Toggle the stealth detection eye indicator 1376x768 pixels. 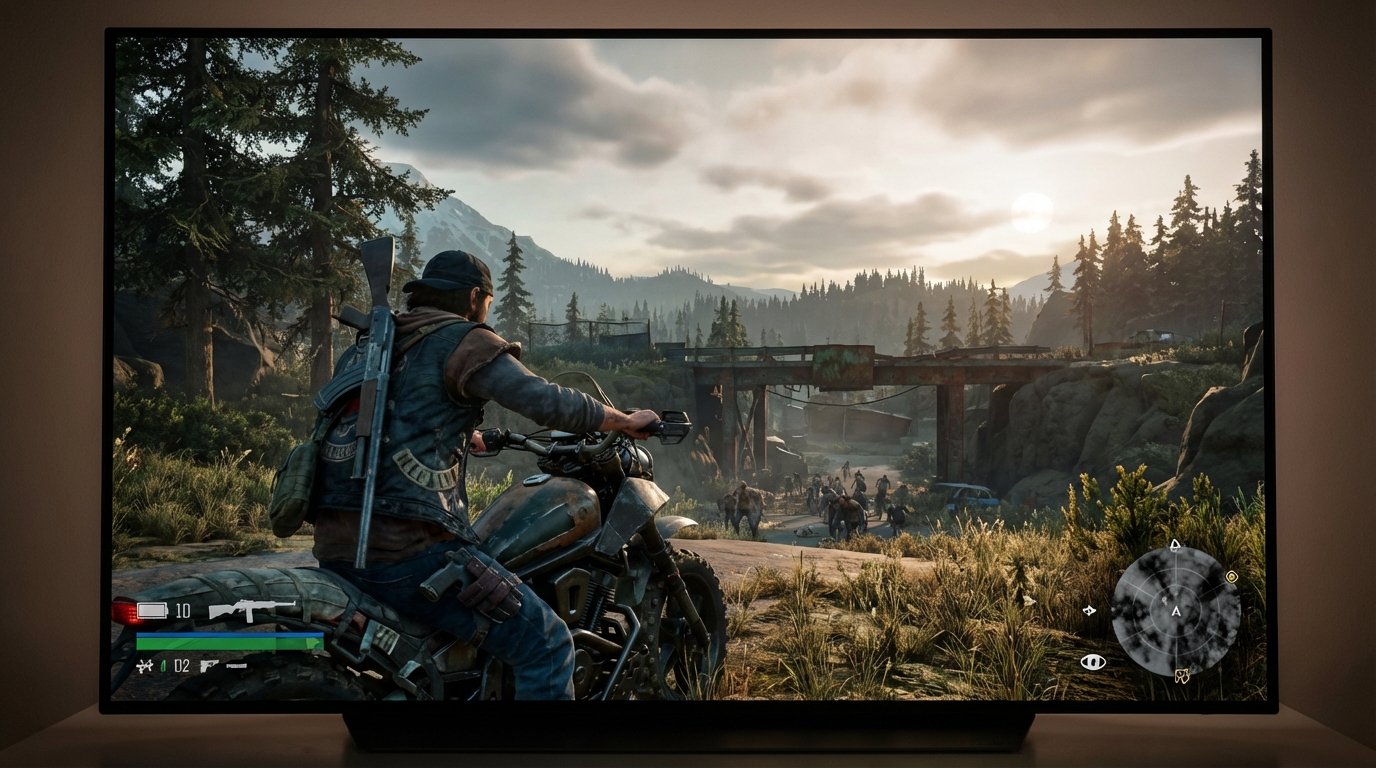point(1093,662)
